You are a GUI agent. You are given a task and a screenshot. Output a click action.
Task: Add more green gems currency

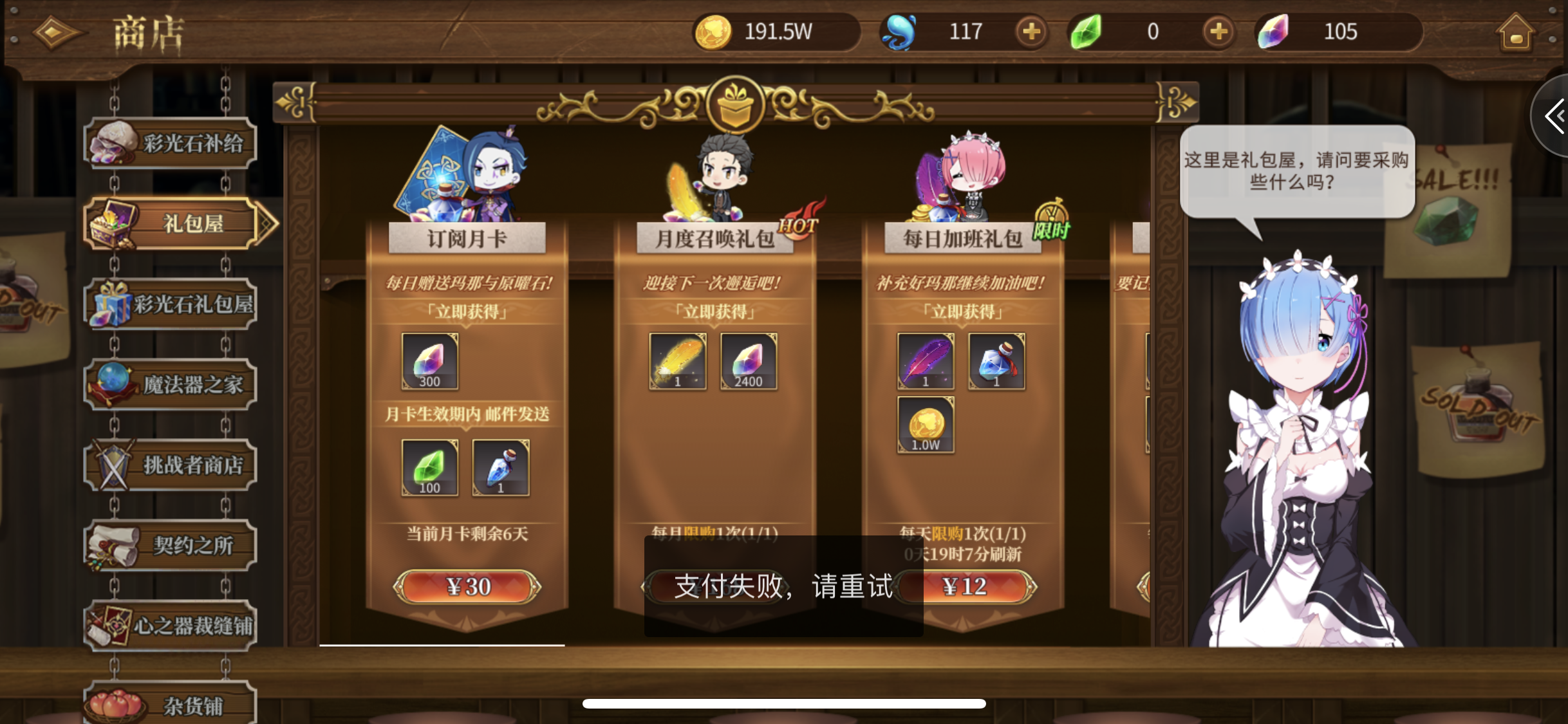(x=1217, y=31)
